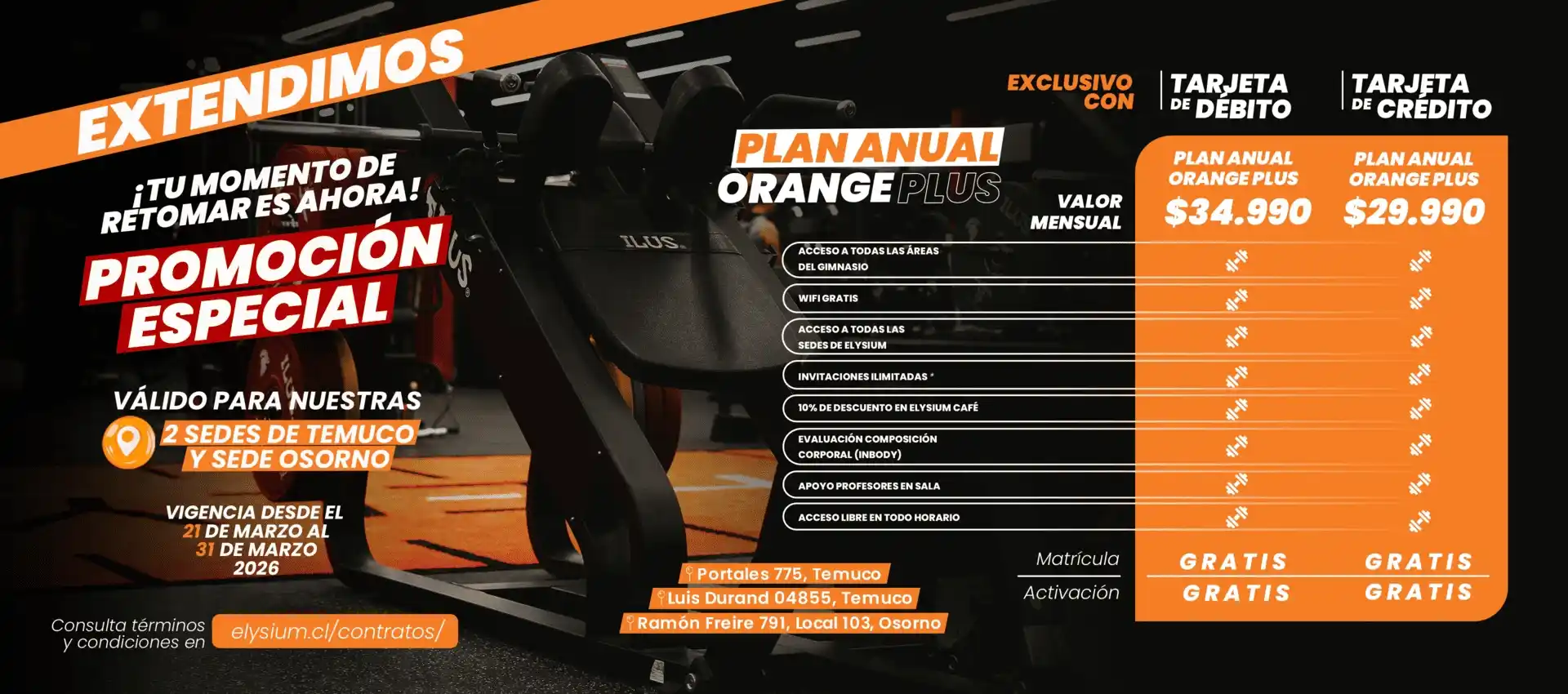Open the elysium.cl/contratos/ terms link
Image resolution: width=1568 pixels, height=694 pixels.
coord(336,631)
